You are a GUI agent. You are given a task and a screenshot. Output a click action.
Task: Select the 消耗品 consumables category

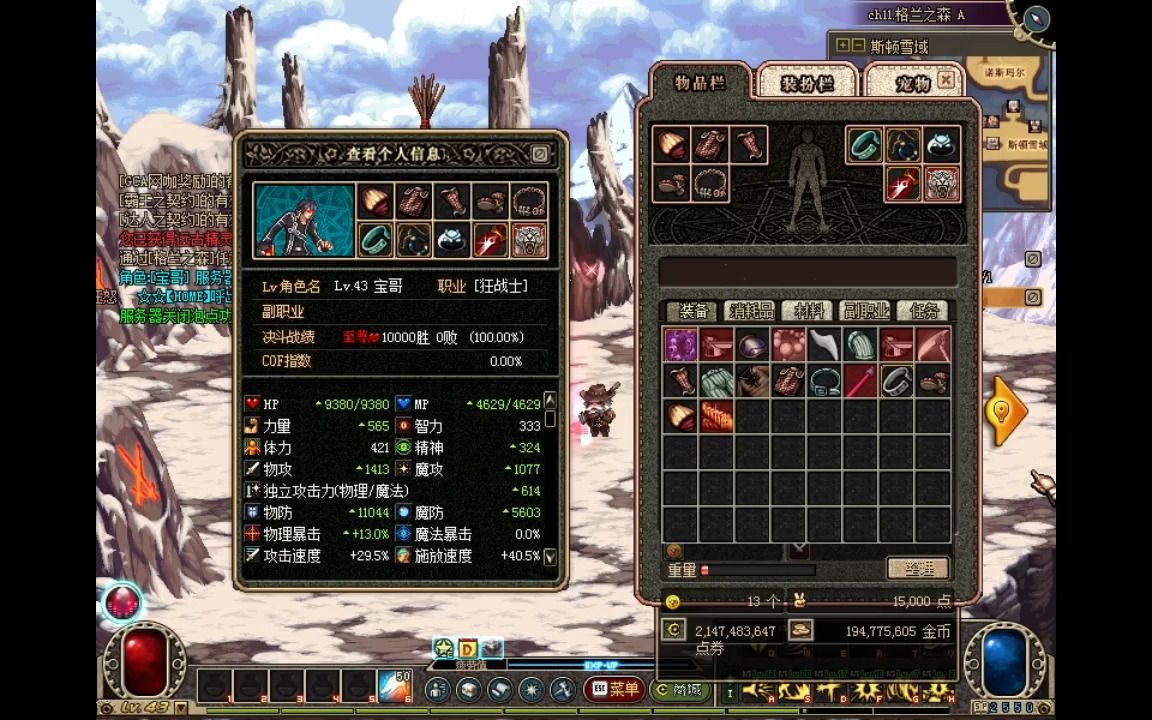[x=750, y=311]
